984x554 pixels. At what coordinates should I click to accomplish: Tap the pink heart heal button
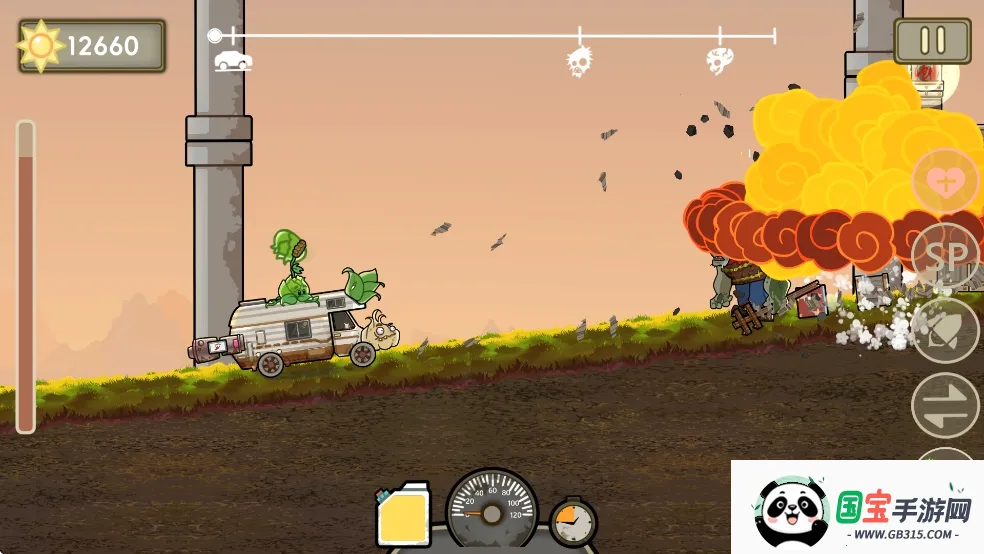(x=943, y=182)
